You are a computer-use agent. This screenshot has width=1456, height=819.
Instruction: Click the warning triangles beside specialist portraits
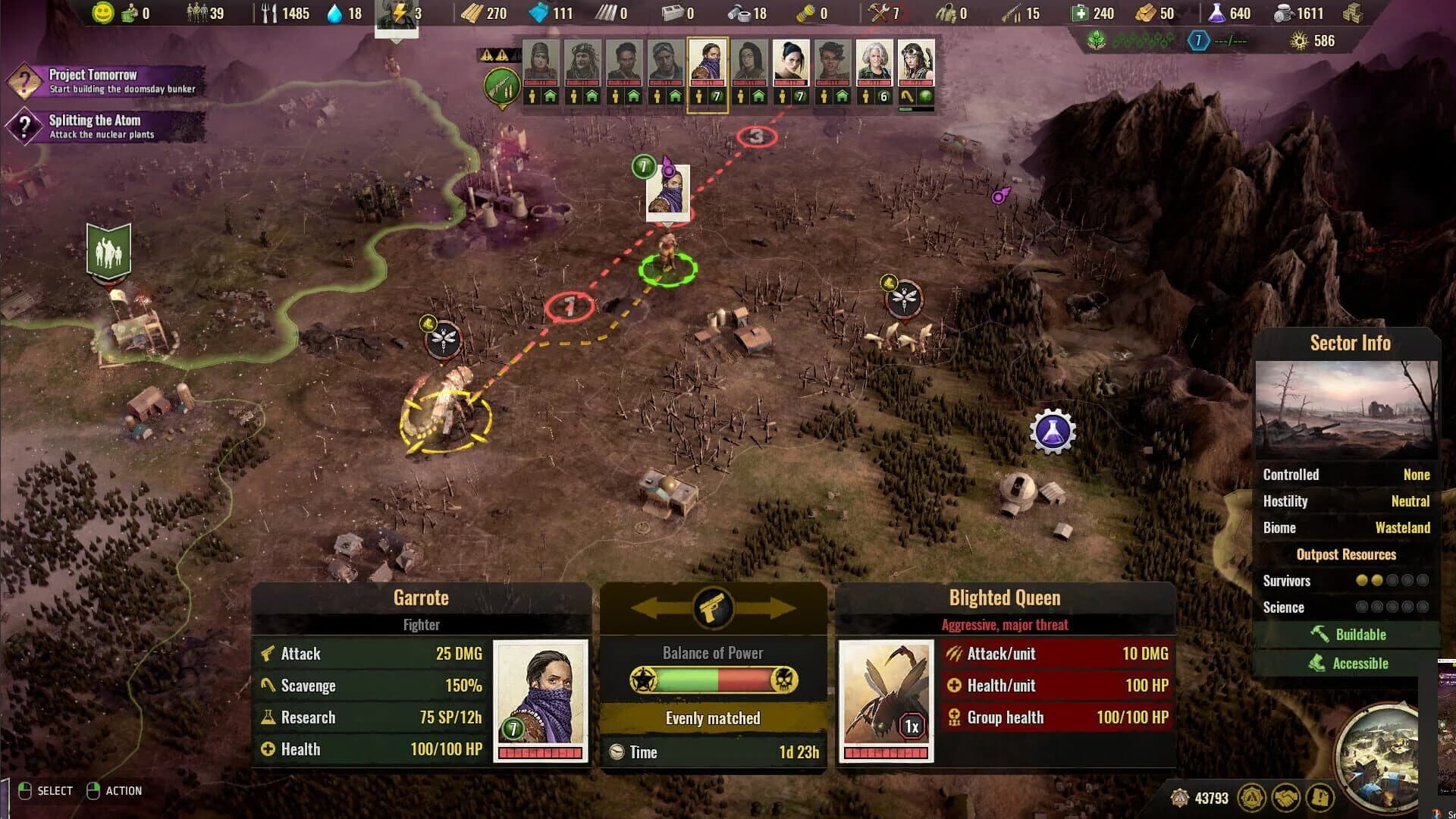click(494, 55)
